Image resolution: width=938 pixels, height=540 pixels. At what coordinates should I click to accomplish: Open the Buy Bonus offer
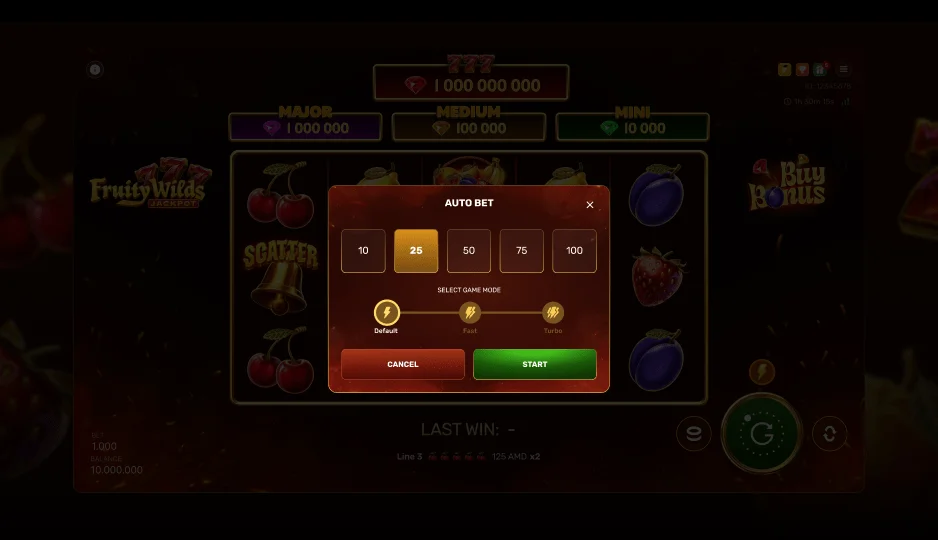pyautogui.click(x=788, y=185)
